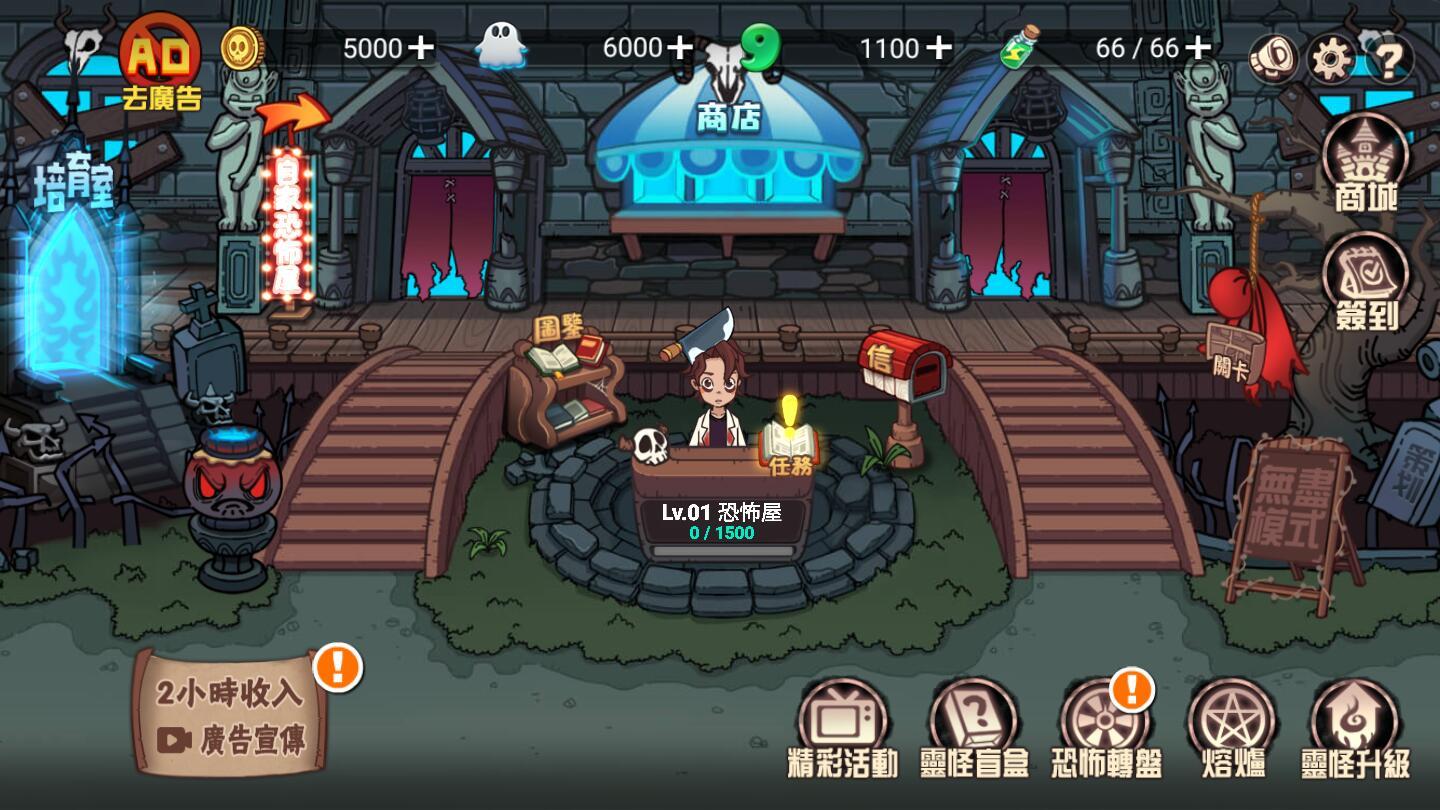
Task: Check the red 信 mailbox
Action: coord(903,370)
